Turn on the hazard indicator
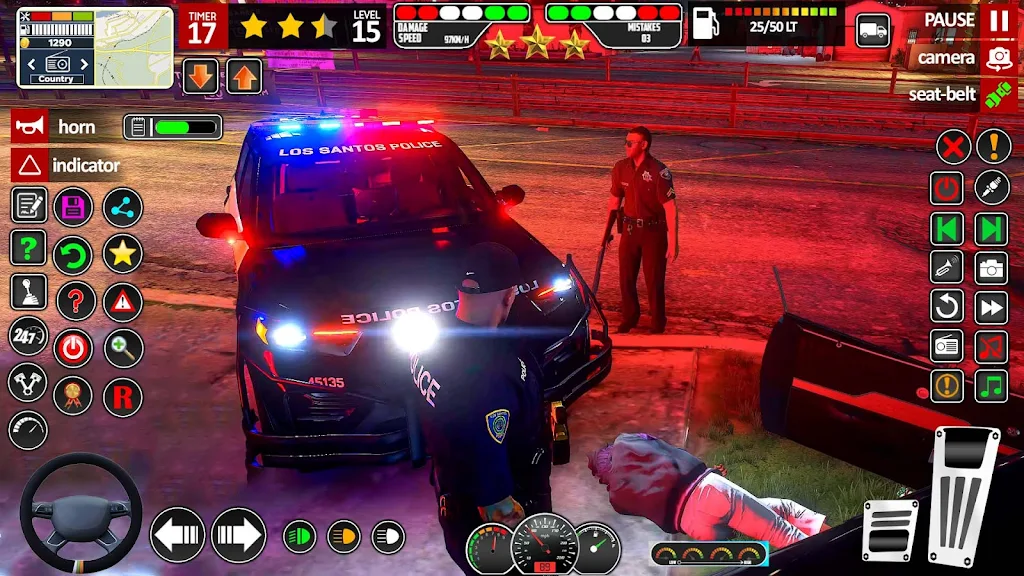 pyautogui.click(x=29, y=165)
